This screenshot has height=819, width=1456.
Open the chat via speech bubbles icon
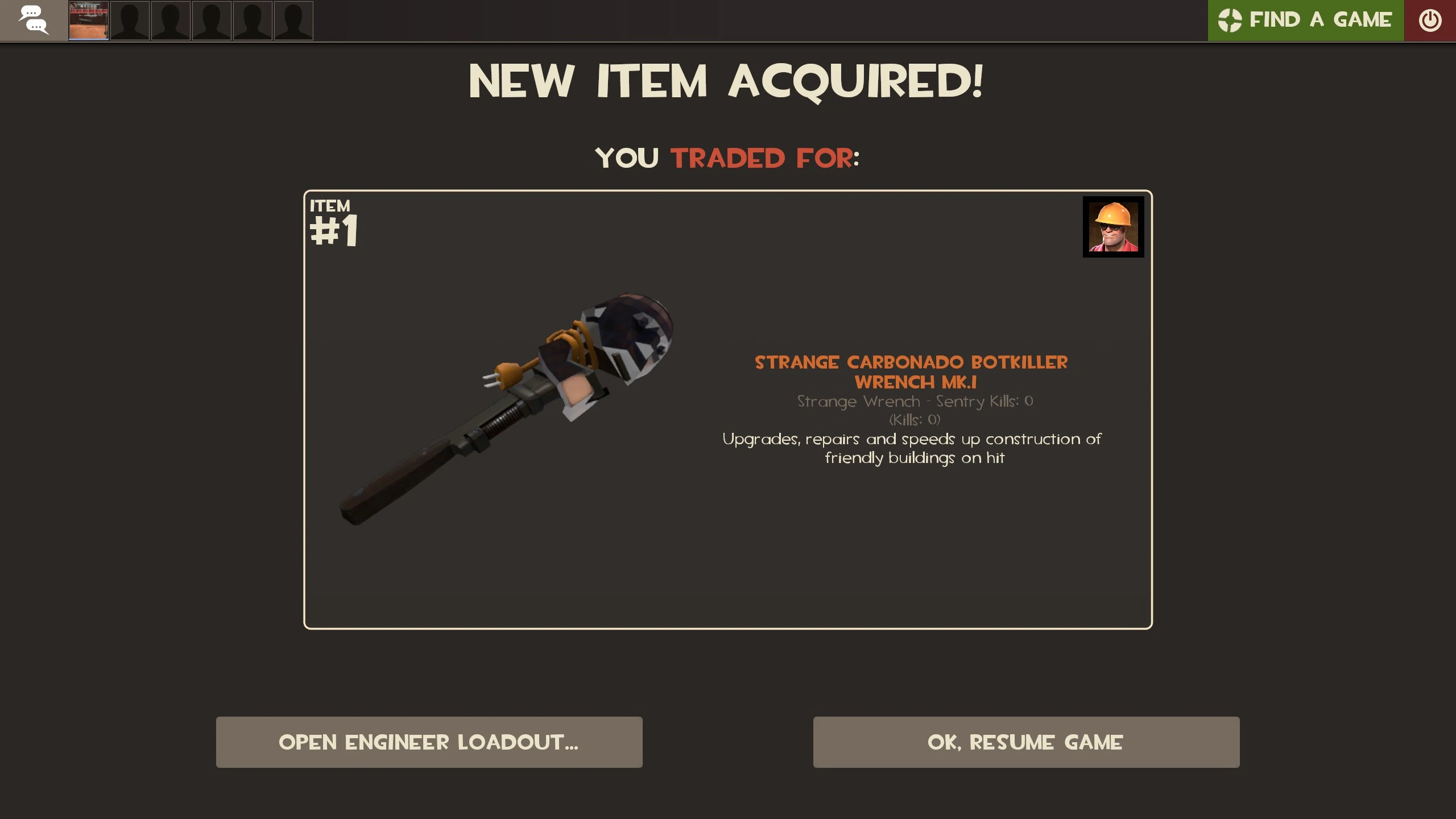click(34, 20)
